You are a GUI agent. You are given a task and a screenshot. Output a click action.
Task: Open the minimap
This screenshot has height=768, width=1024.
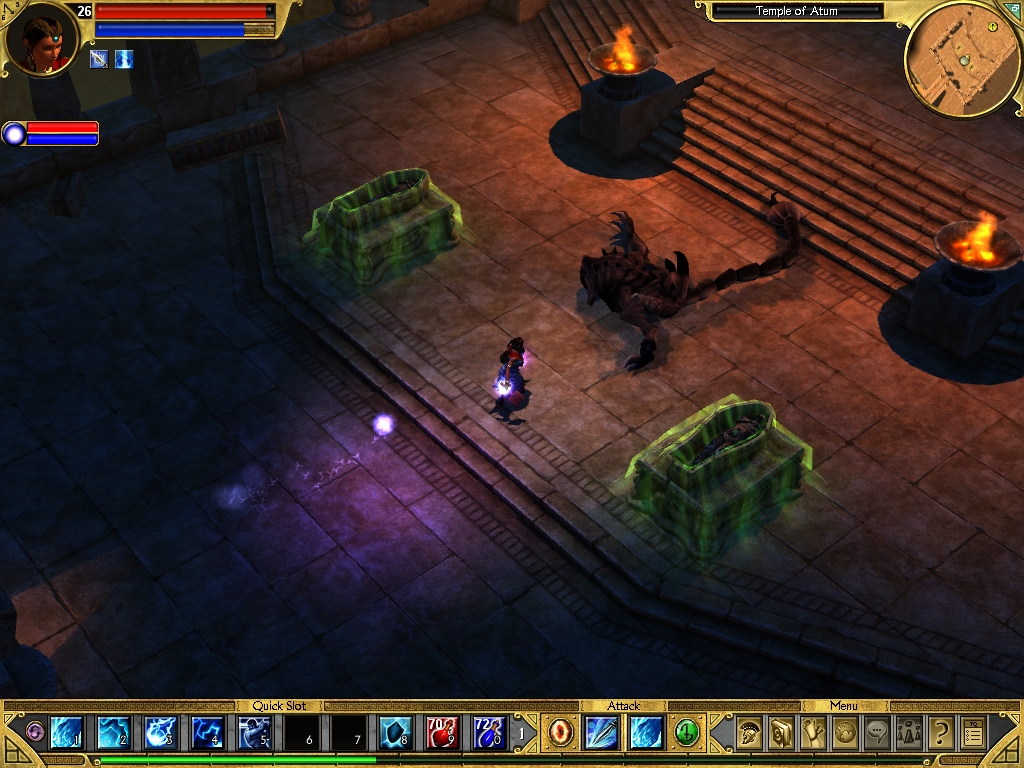(961, 60)
